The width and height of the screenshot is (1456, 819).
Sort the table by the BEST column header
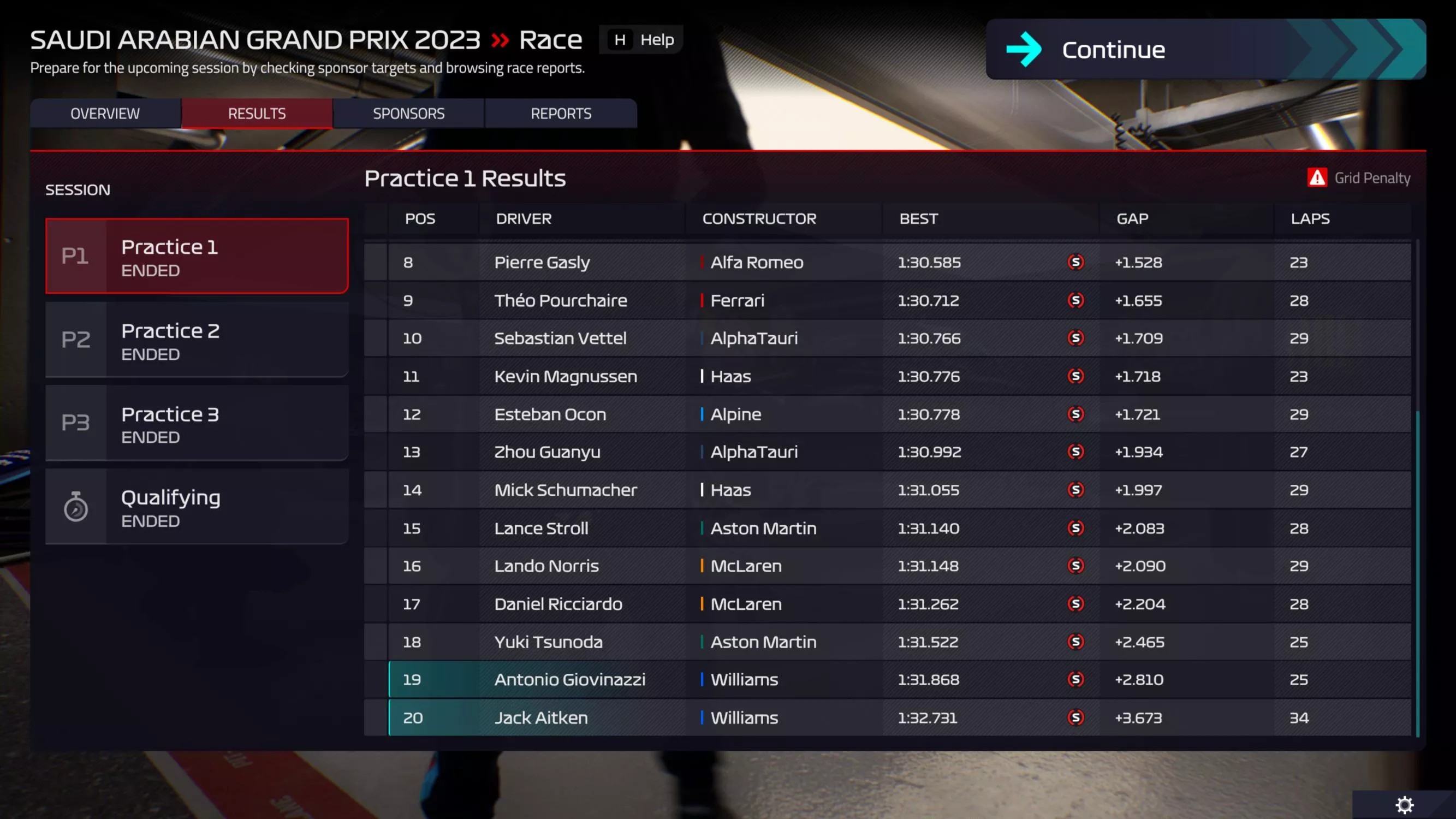918,219
